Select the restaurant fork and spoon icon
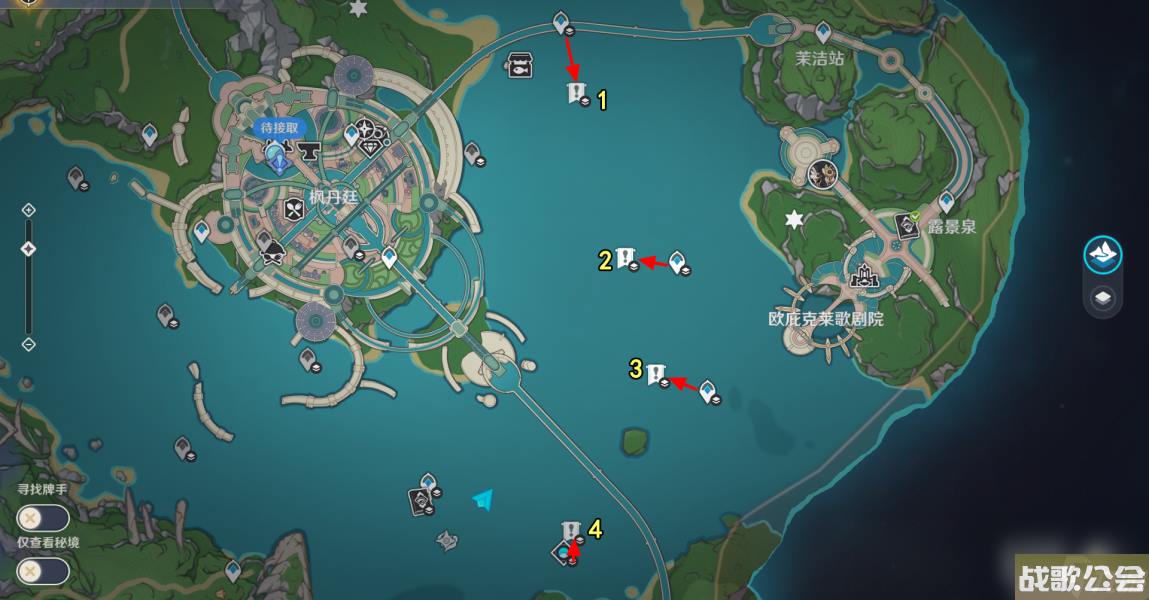The width and height of the screenshot is (1149, 600). pos(293,210)
